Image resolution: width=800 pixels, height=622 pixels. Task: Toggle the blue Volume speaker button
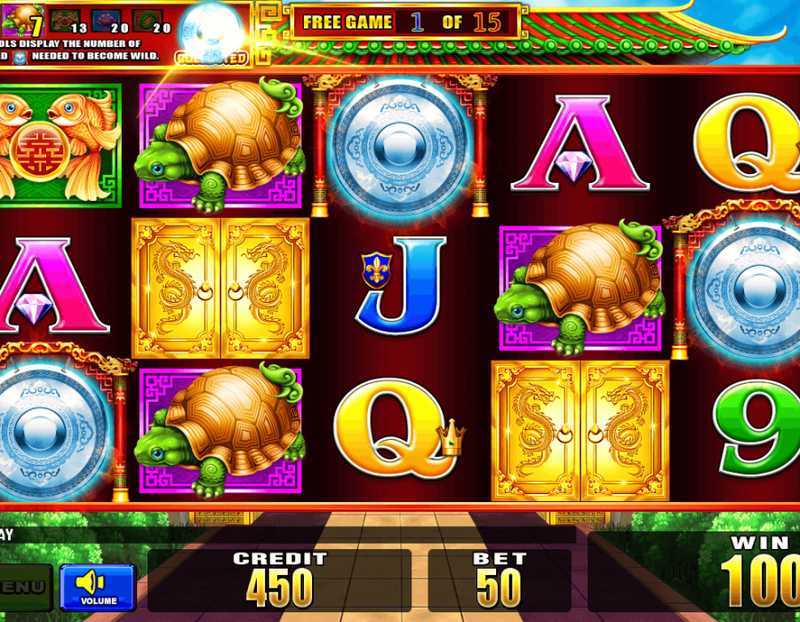pos(97,587)
